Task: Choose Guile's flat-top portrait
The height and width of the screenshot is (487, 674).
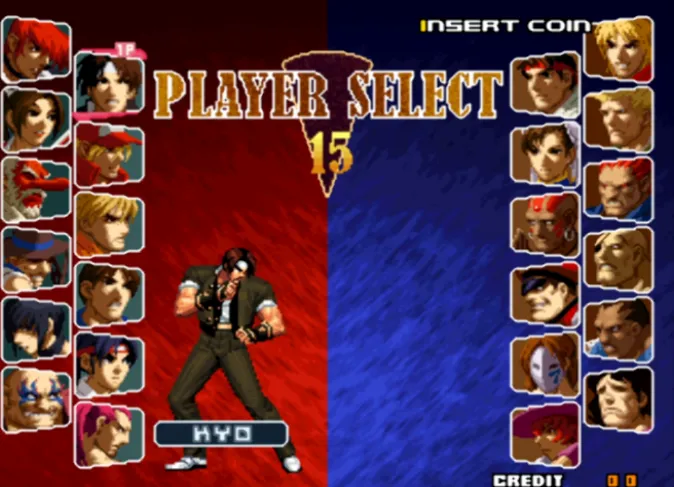Action: tap(618, 119)
